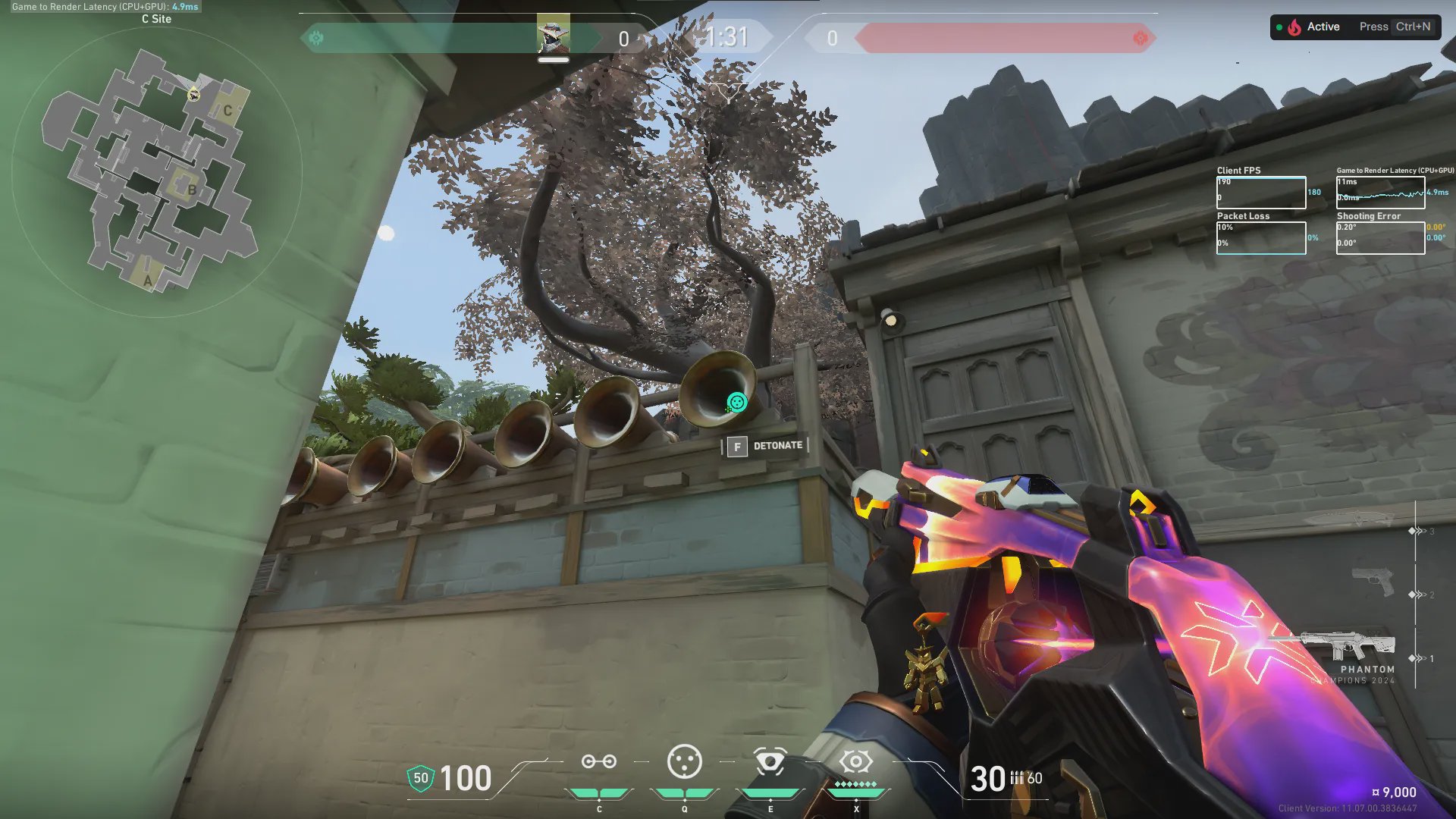Click the Packet Loss performance graph

pos(1260,238)
